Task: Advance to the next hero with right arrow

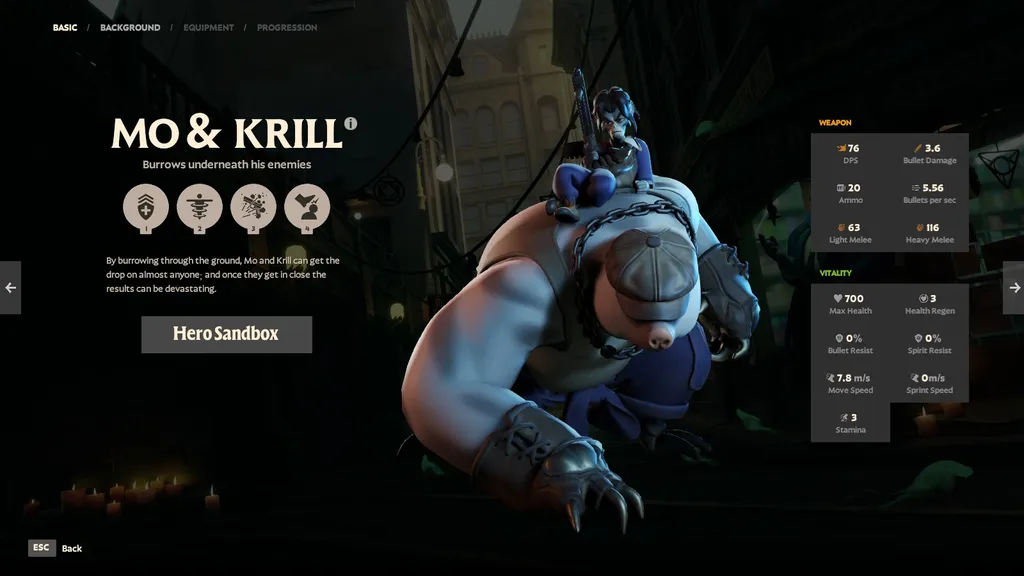Action: (x=1013, y=288)
